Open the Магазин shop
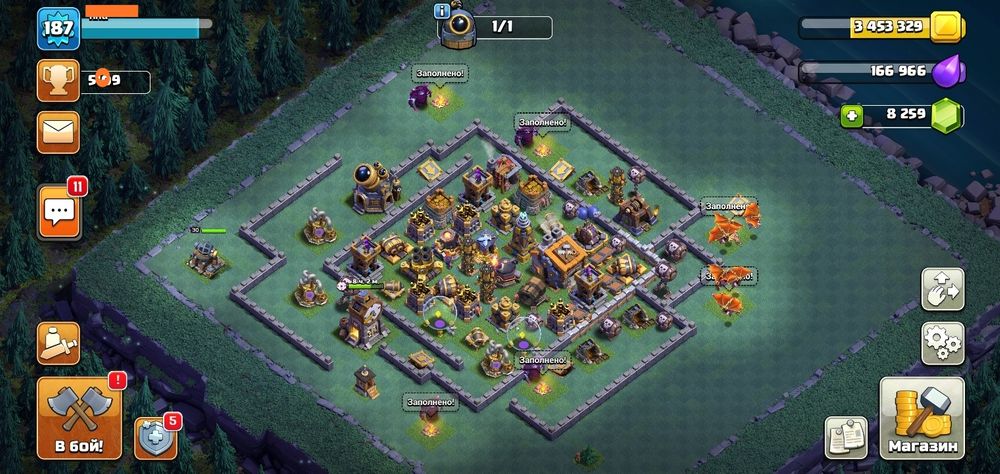 [922, 417]
